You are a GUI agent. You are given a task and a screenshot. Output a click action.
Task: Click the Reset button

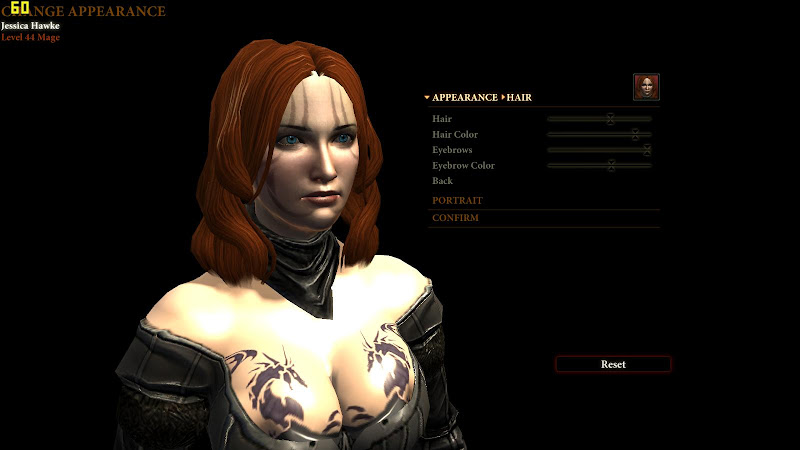(x=613, y=364)
